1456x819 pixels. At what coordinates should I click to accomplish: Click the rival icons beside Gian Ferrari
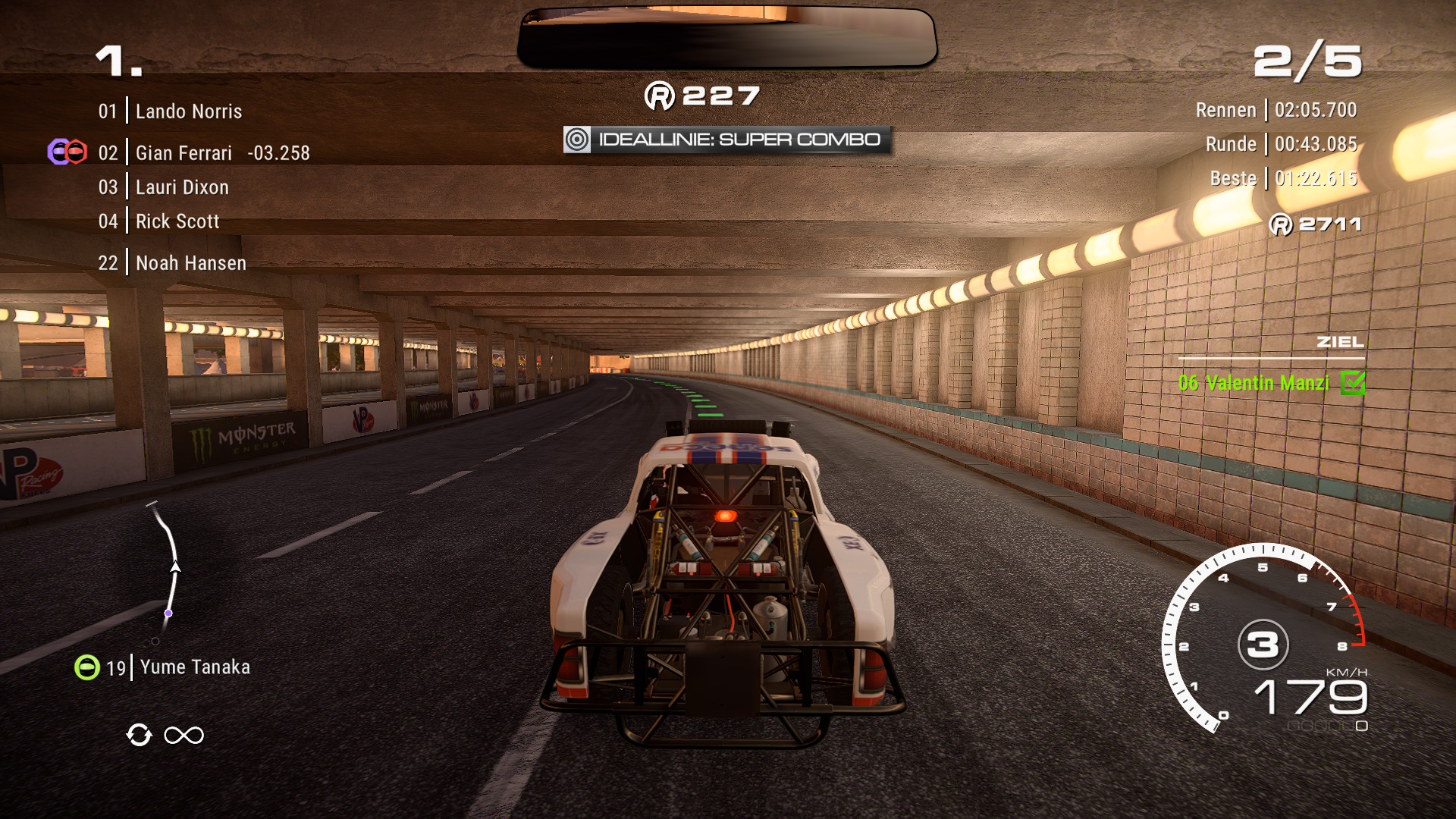pyautogui.click(x=67, y=152)
